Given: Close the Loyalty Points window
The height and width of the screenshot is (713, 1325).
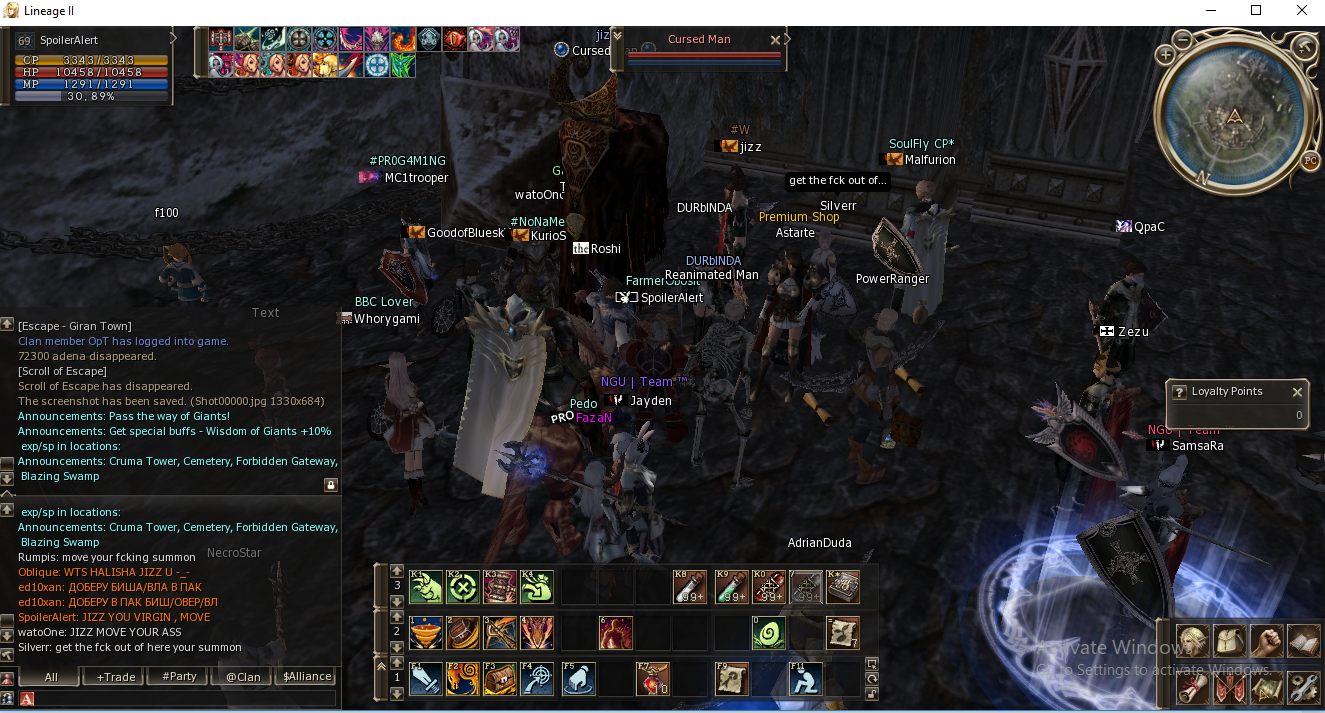Looking at the screenshot, I should [1297, 392].
